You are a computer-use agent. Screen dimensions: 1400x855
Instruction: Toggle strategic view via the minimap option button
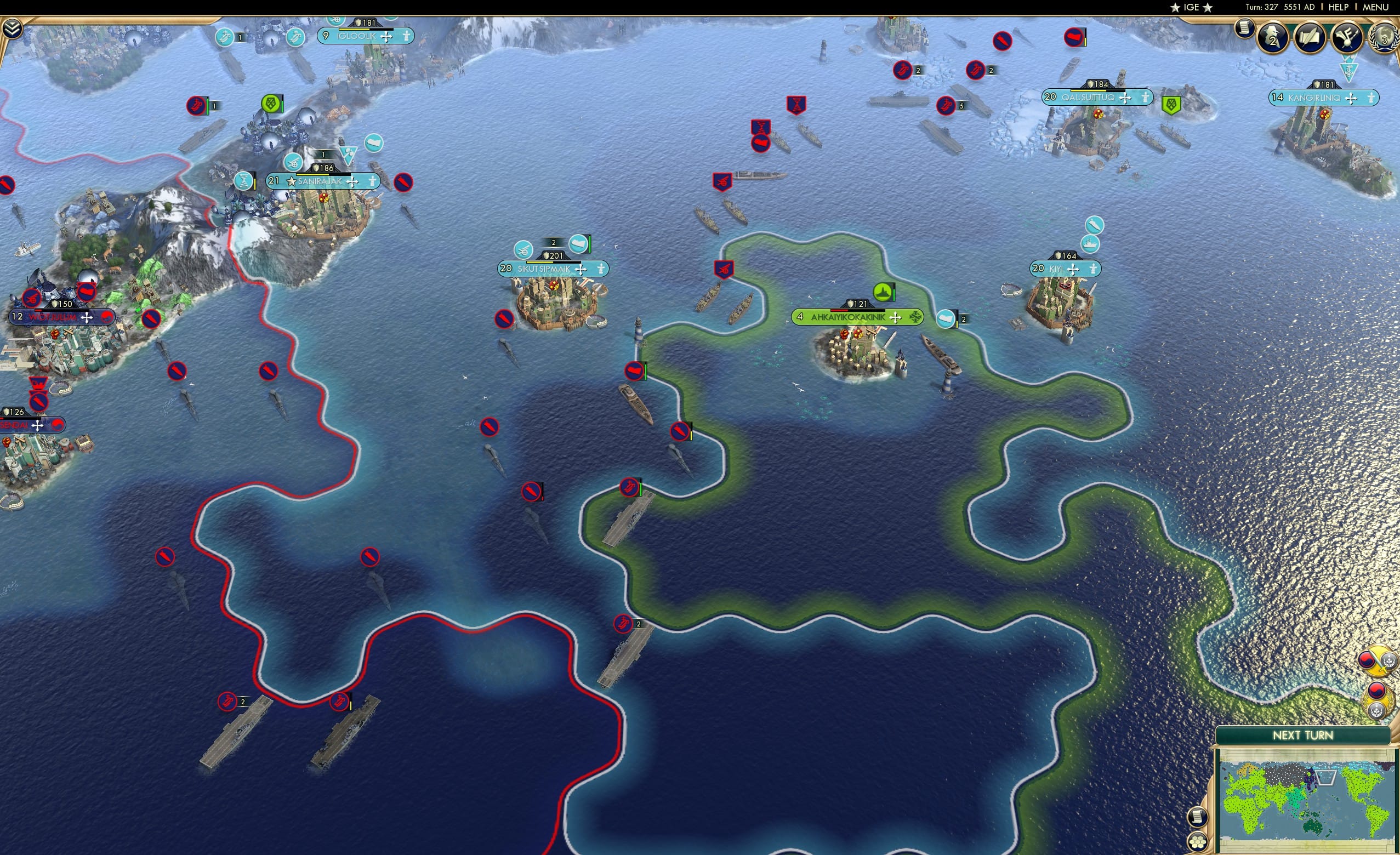coord(1199,818)
